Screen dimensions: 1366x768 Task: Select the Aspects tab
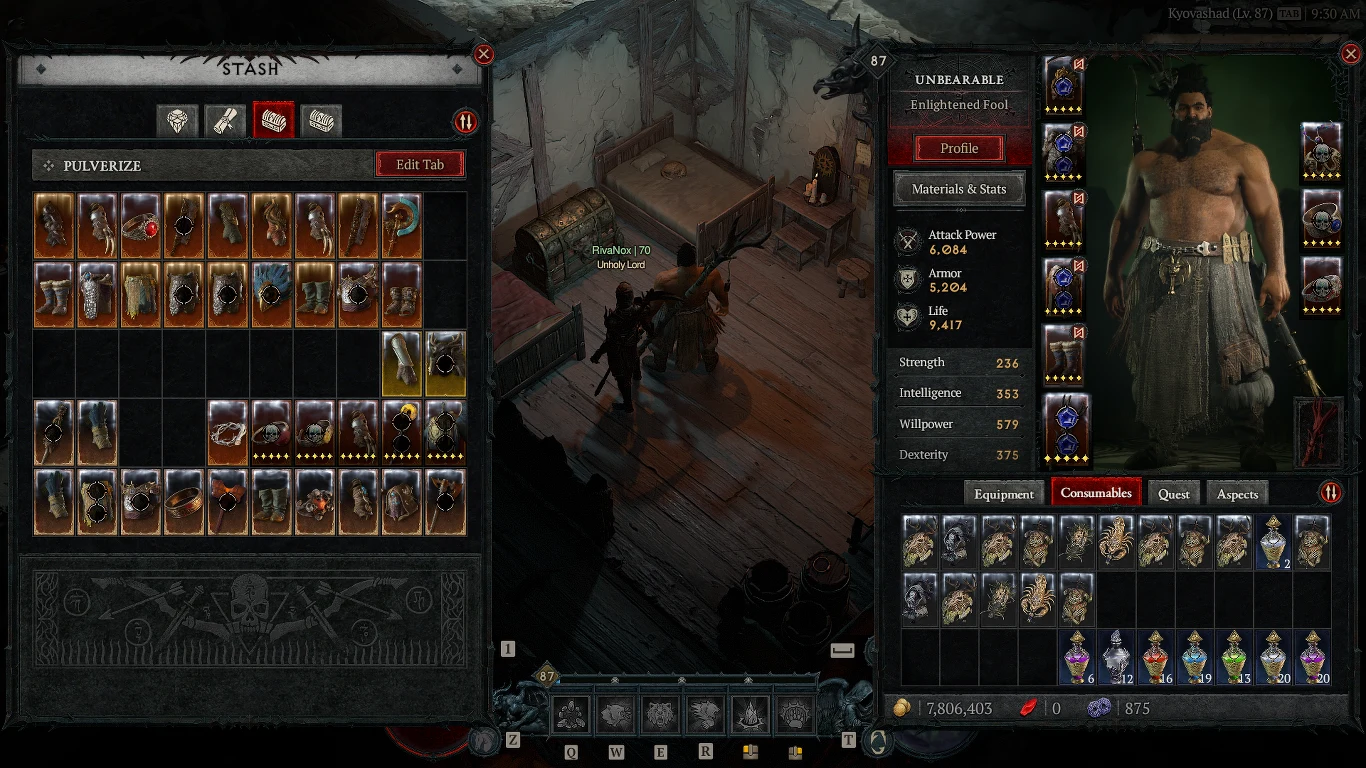point(1237,493)
